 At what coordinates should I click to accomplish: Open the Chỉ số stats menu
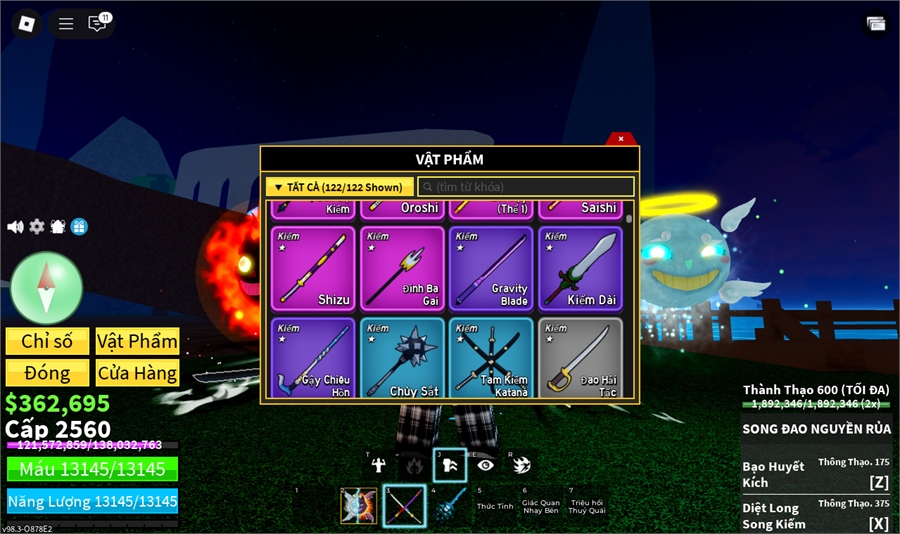47,341
